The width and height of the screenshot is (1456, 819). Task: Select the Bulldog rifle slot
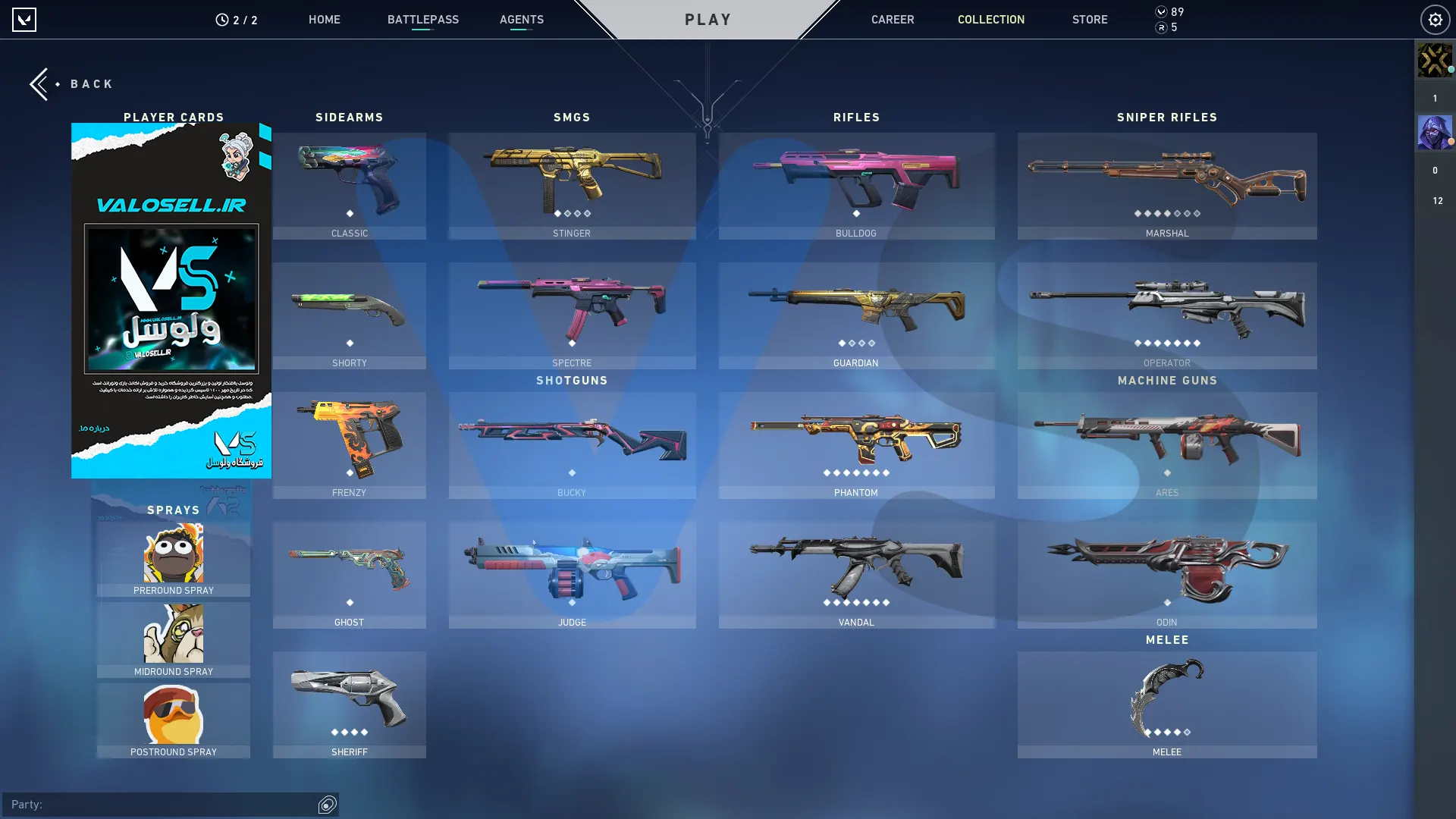pyautogui.click(x=856, y=186)
